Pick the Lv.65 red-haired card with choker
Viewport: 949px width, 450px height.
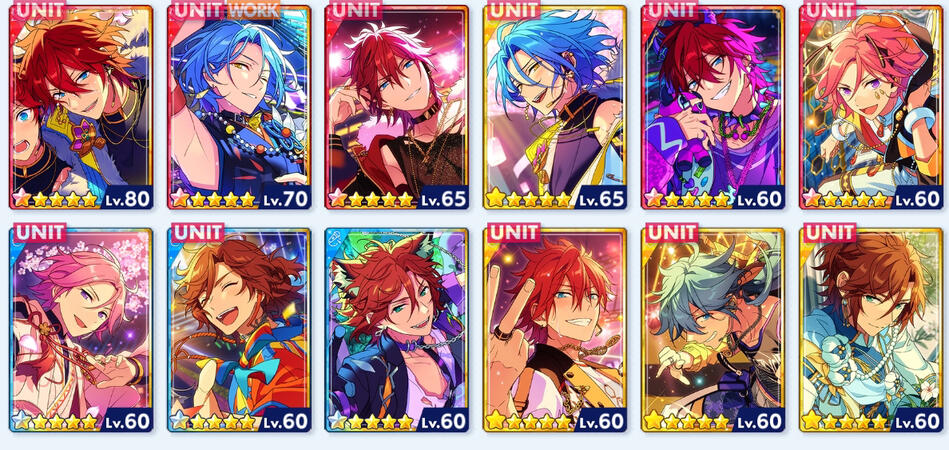point(397,106)
